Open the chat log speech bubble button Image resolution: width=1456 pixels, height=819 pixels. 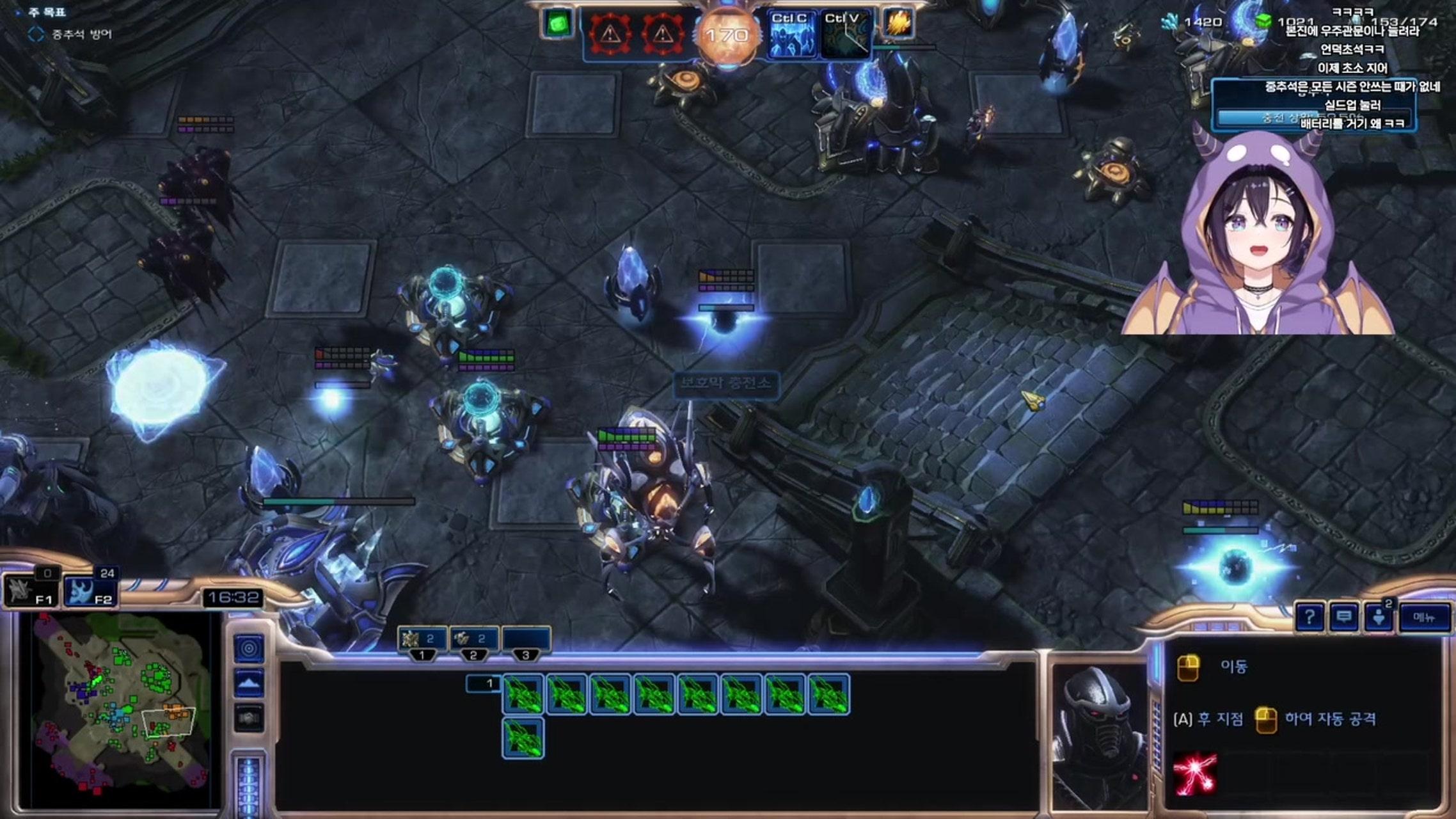tap(1344, 617)
